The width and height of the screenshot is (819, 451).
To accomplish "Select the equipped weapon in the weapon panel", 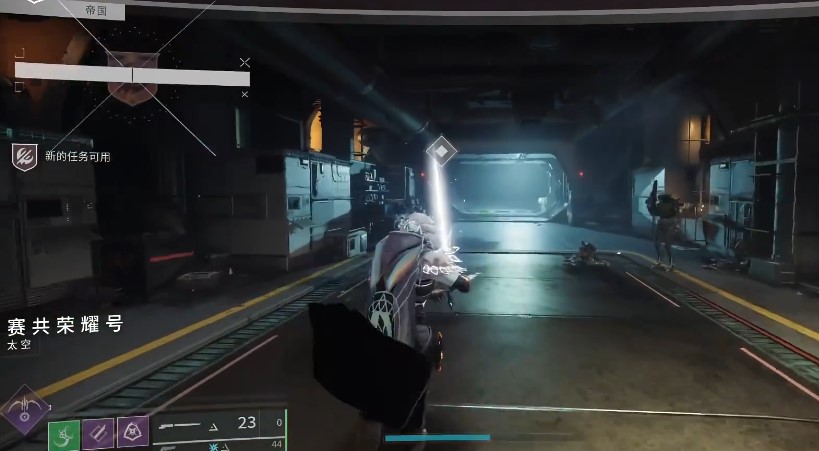I will coord(184,424).
